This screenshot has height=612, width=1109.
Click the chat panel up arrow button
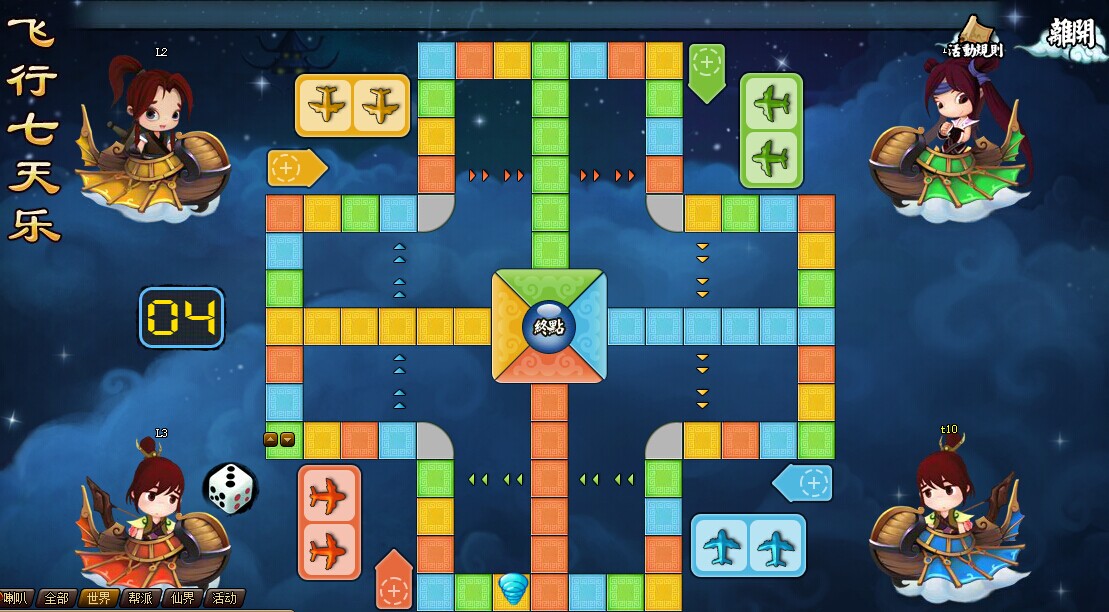click(271, 439)
